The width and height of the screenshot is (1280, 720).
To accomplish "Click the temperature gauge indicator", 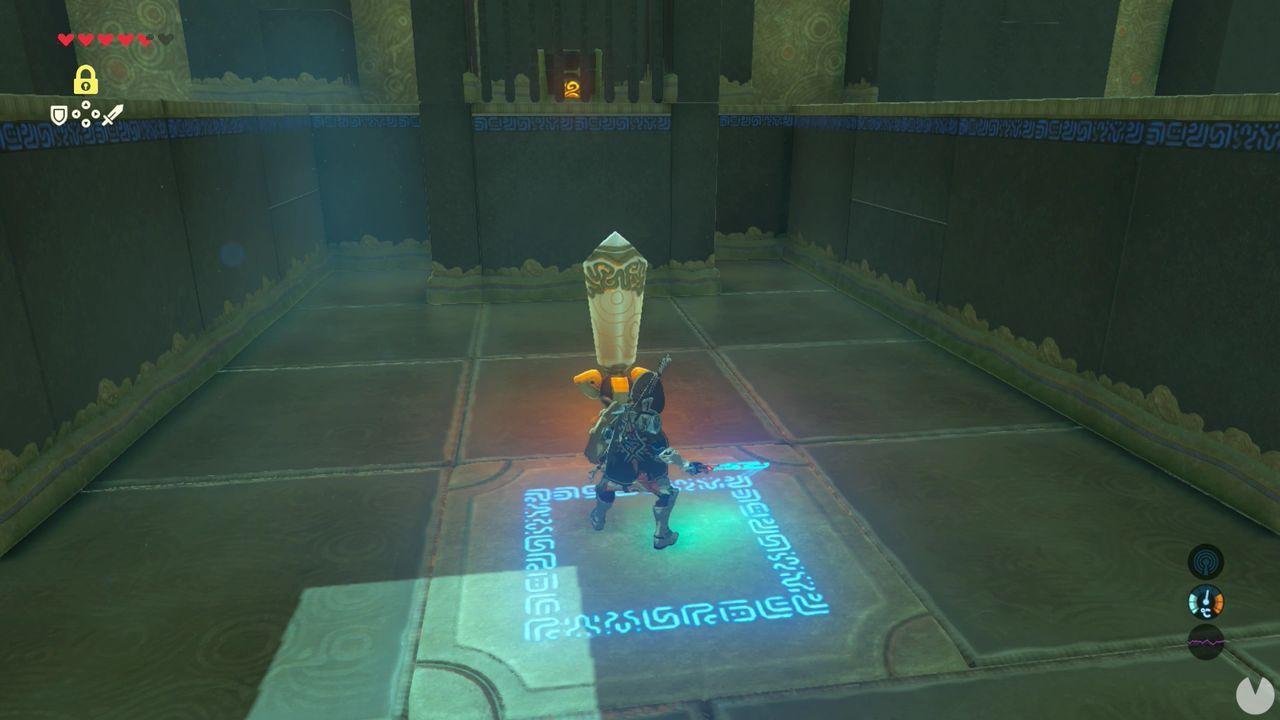I will 1206,601.
